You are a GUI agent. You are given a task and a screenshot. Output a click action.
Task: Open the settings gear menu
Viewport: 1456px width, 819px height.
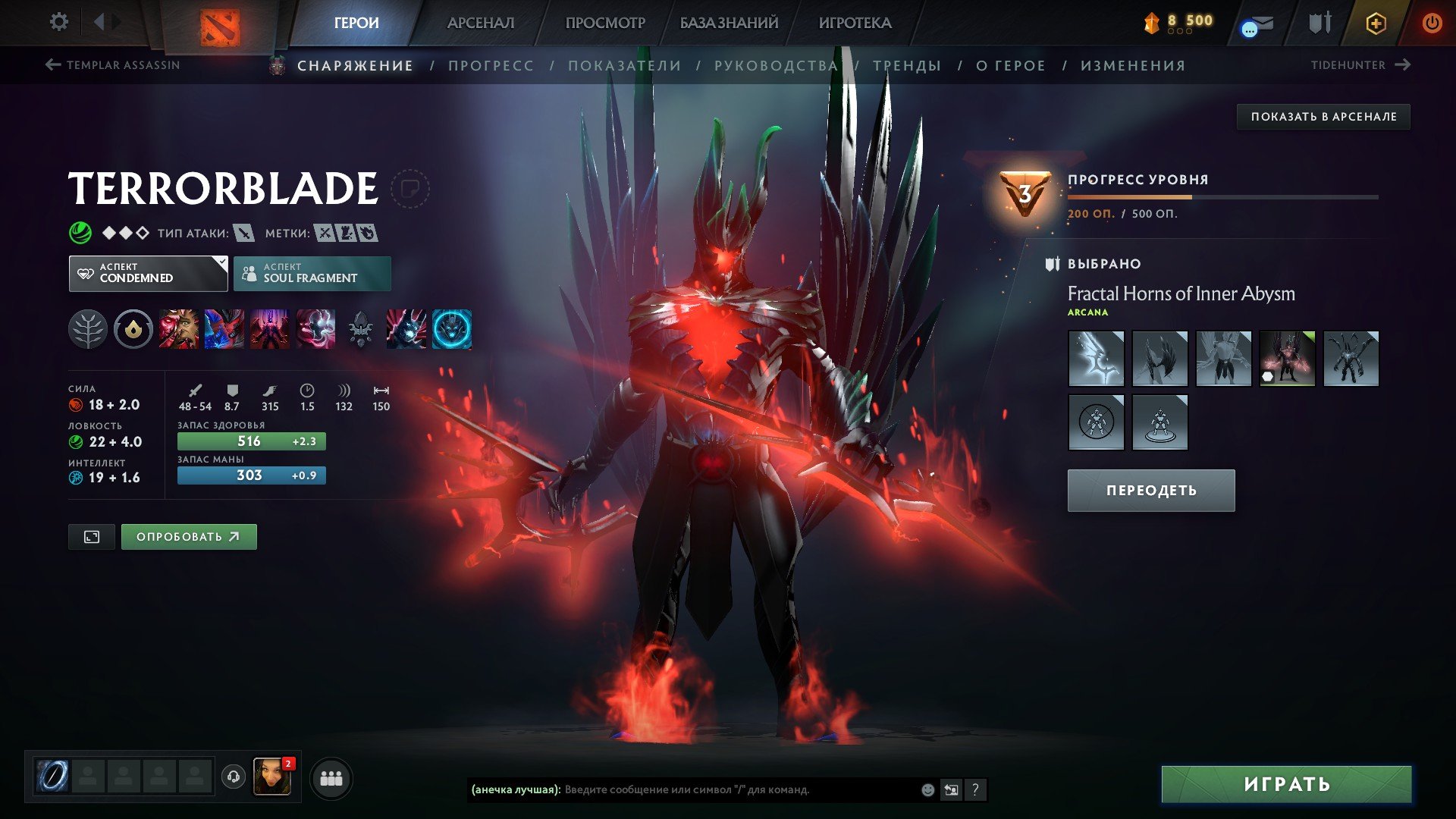tap(58, 21)
